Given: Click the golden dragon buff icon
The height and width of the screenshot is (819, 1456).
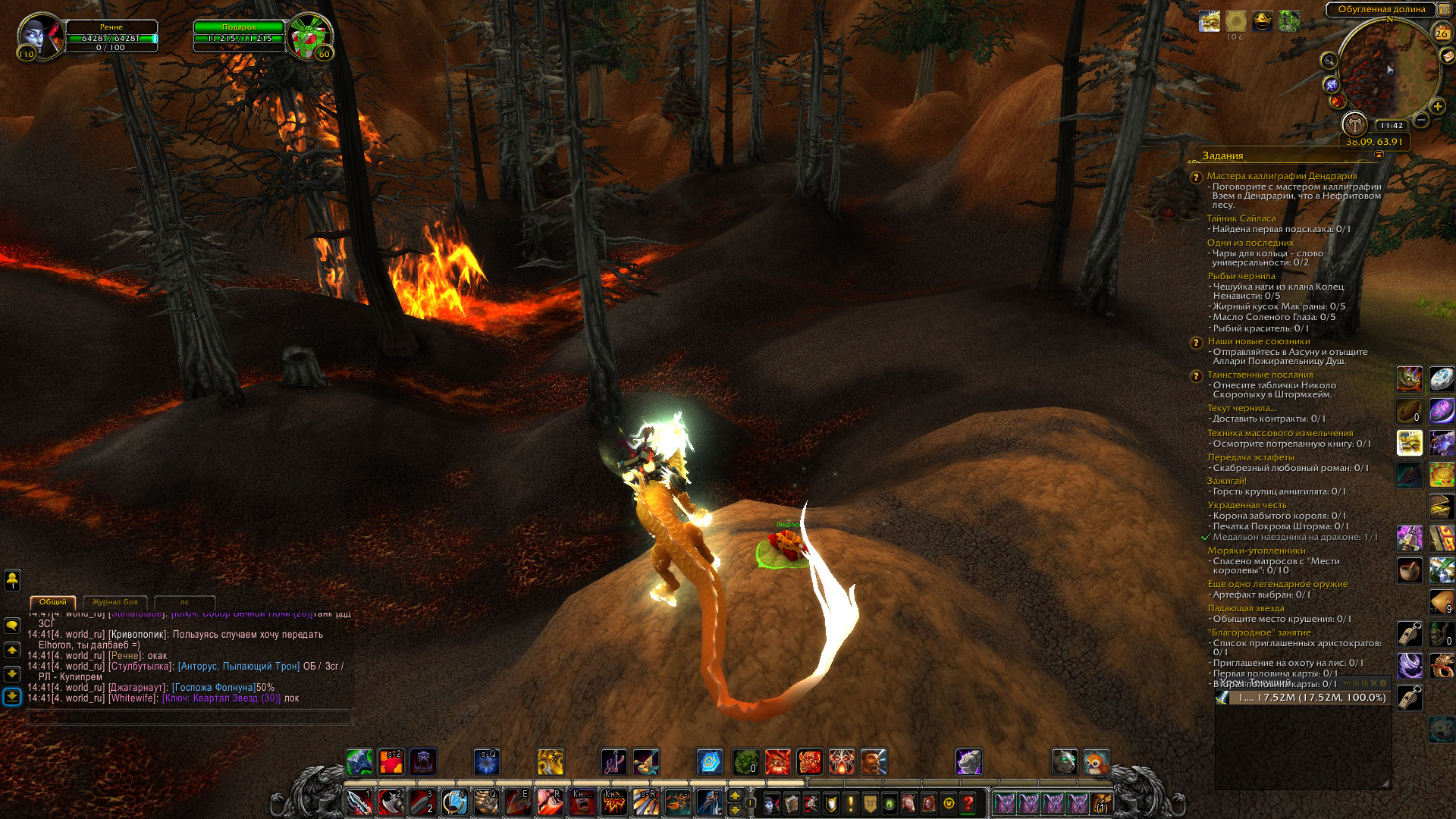Looking at the screenshot, I should [x=1210, y=21].
